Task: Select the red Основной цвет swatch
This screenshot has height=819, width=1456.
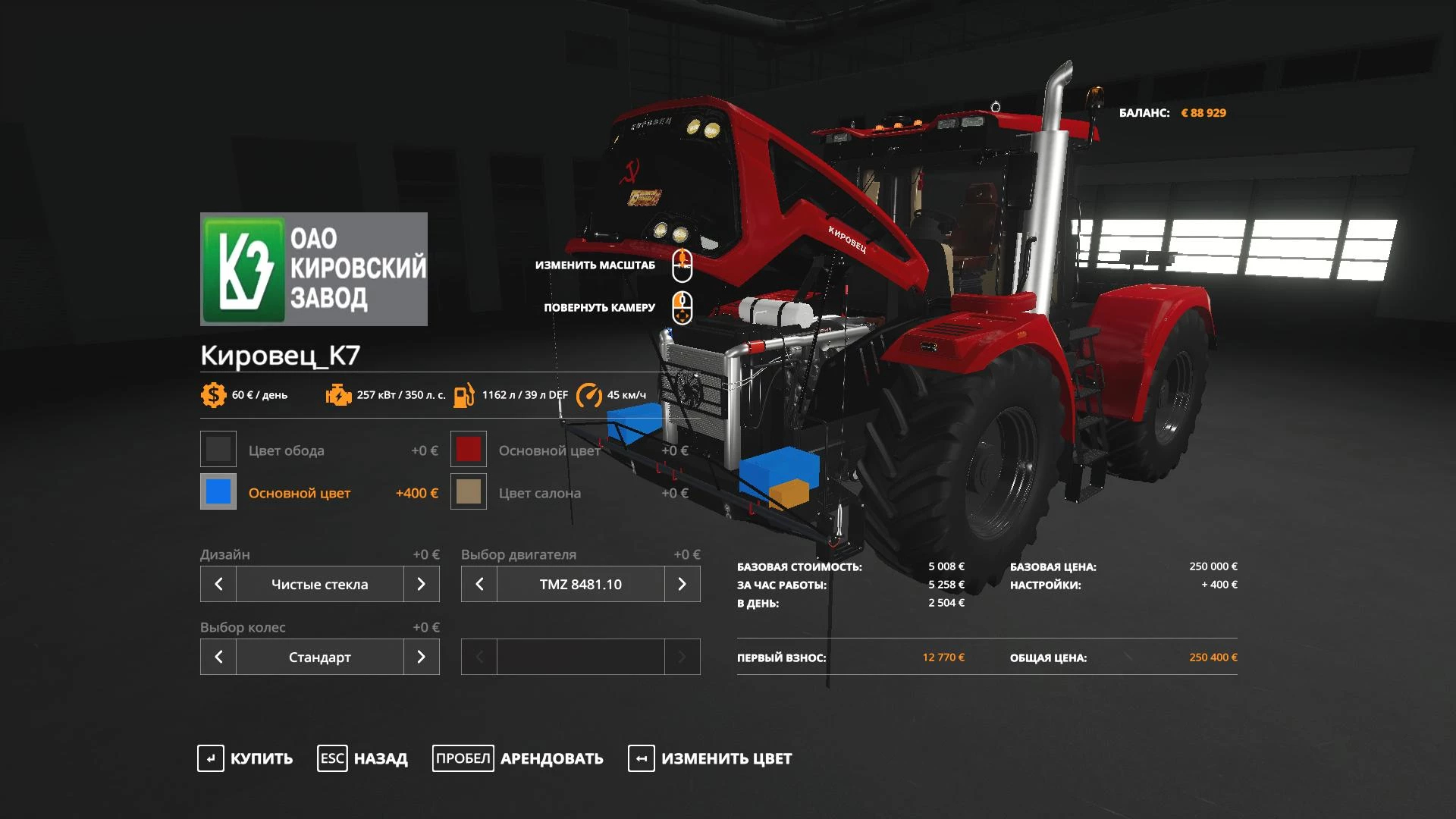Action: [x=469, y=450]
